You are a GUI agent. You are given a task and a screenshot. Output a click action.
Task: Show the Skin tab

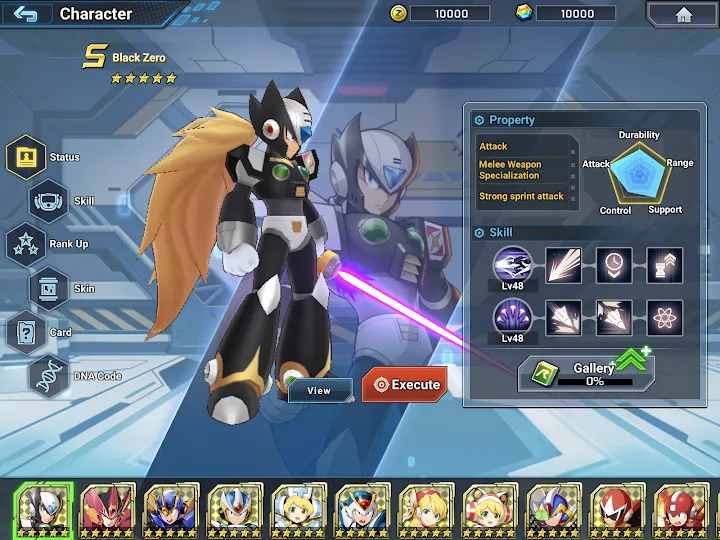[48, 288]
